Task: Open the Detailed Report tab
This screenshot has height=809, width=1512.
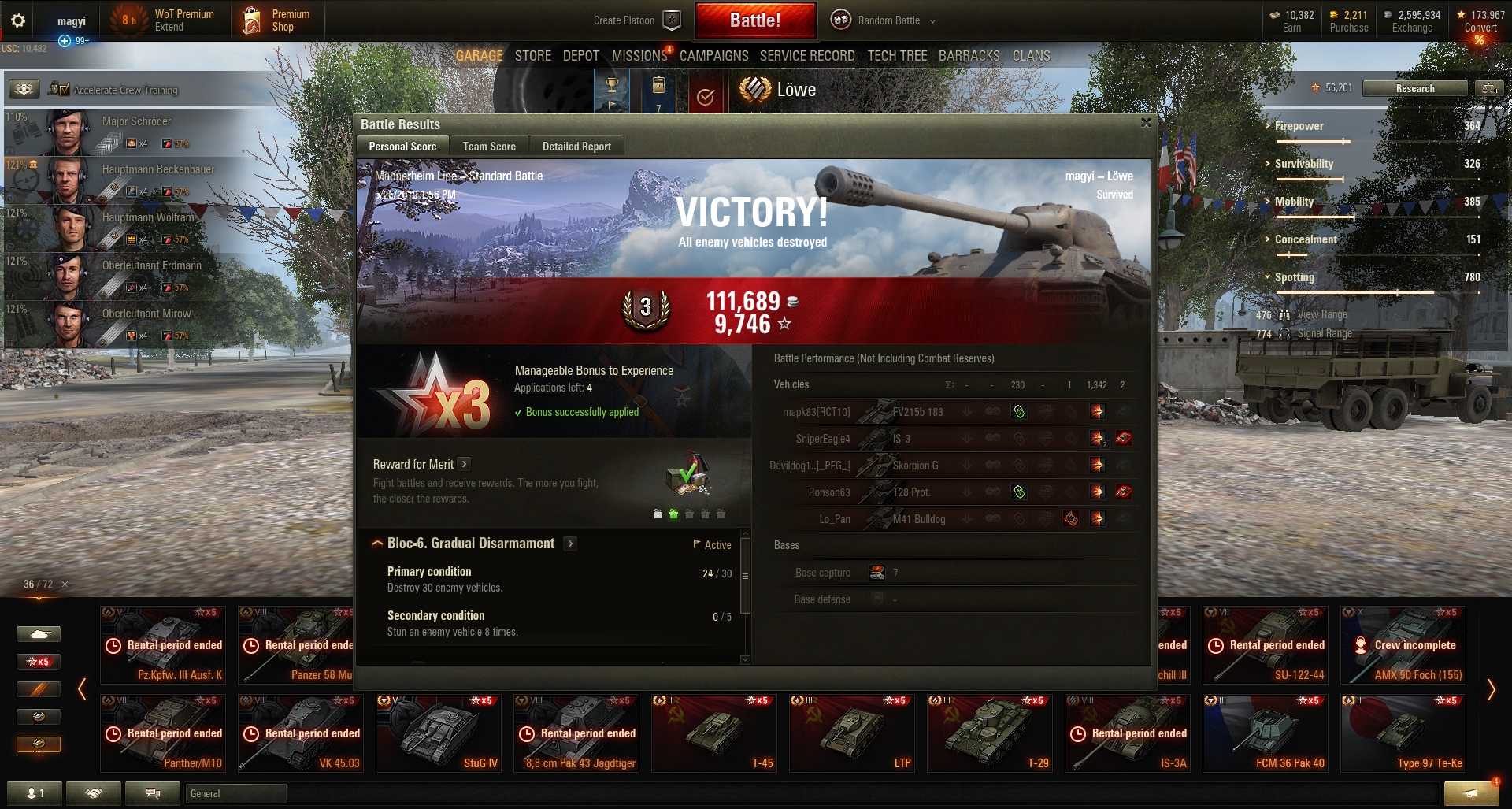Action: (576, 147)
